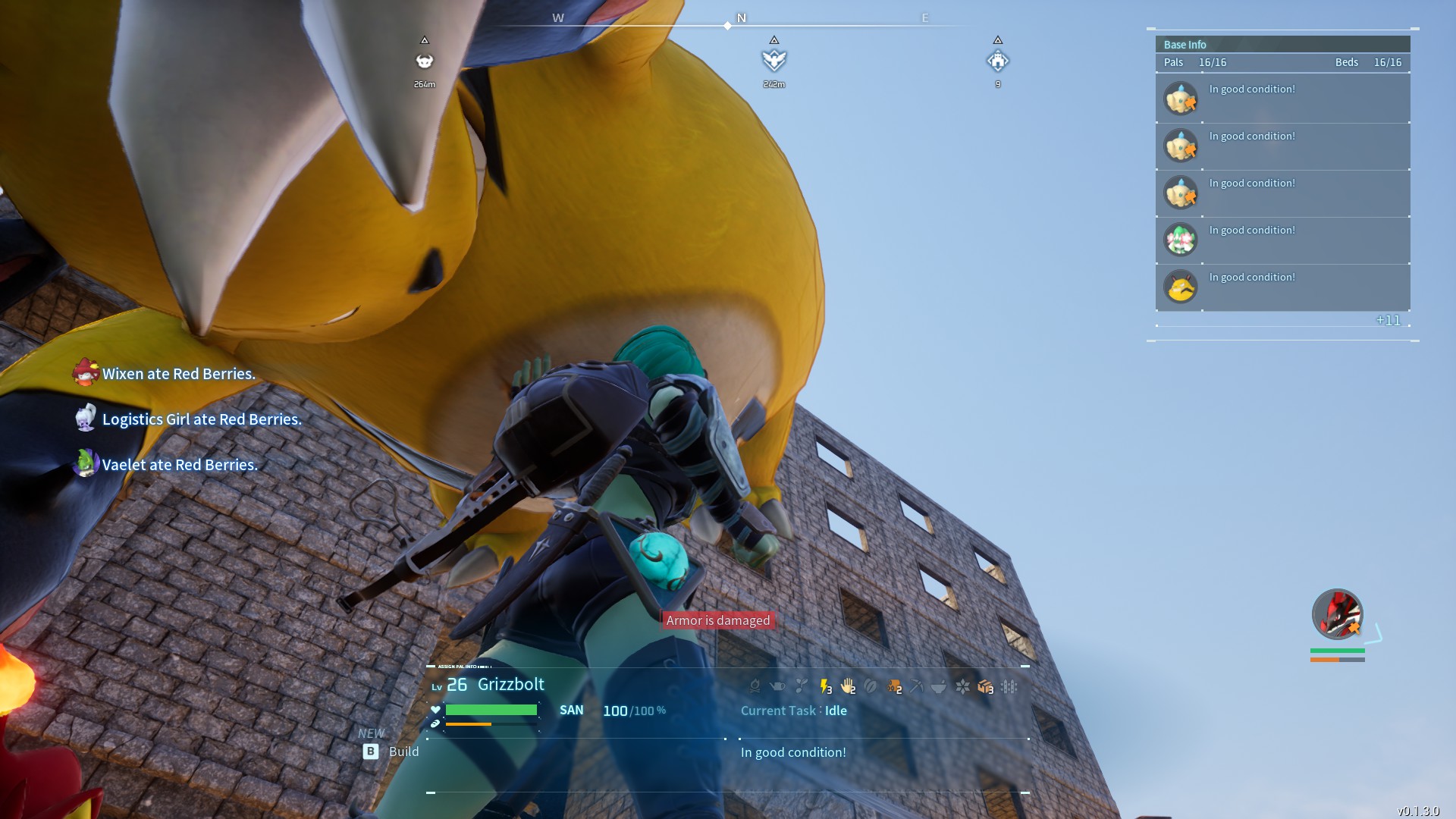Select the boss marker at 264m on compass
Viewport: 1456px width, 819px height.
coord(425,61)
